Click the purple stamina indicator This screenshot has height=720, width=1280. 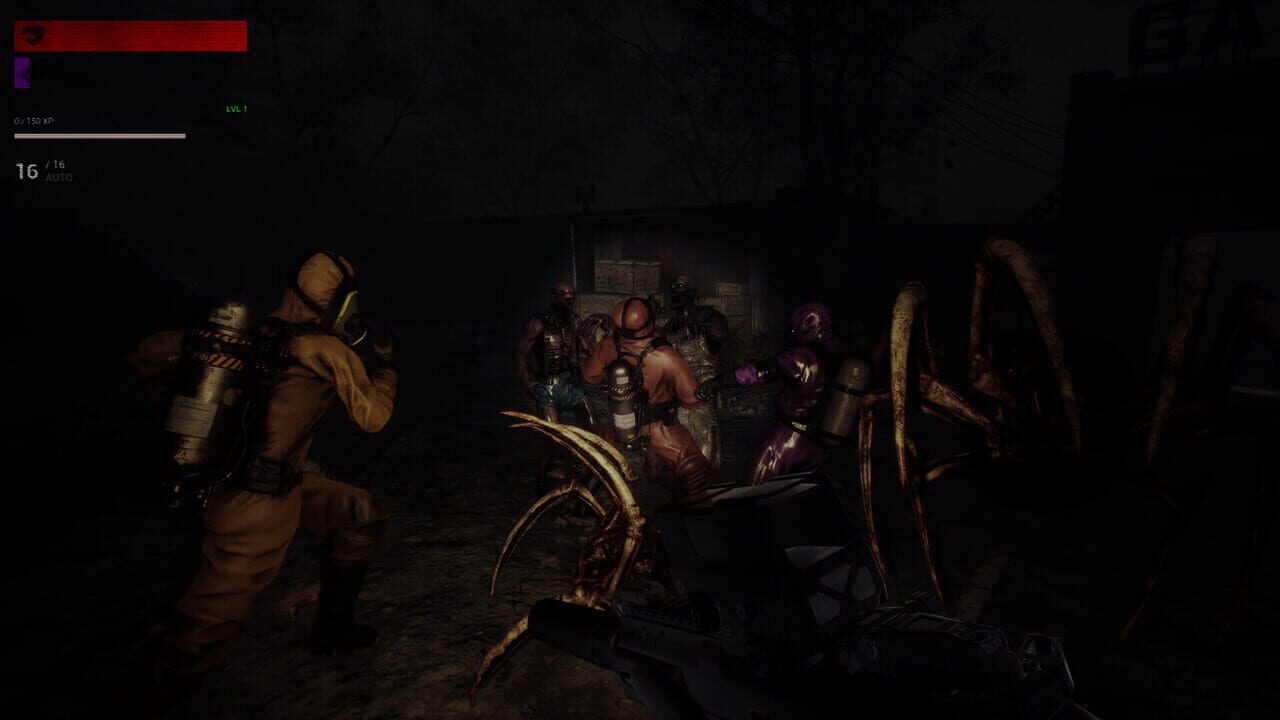click(x=22, y=72)
